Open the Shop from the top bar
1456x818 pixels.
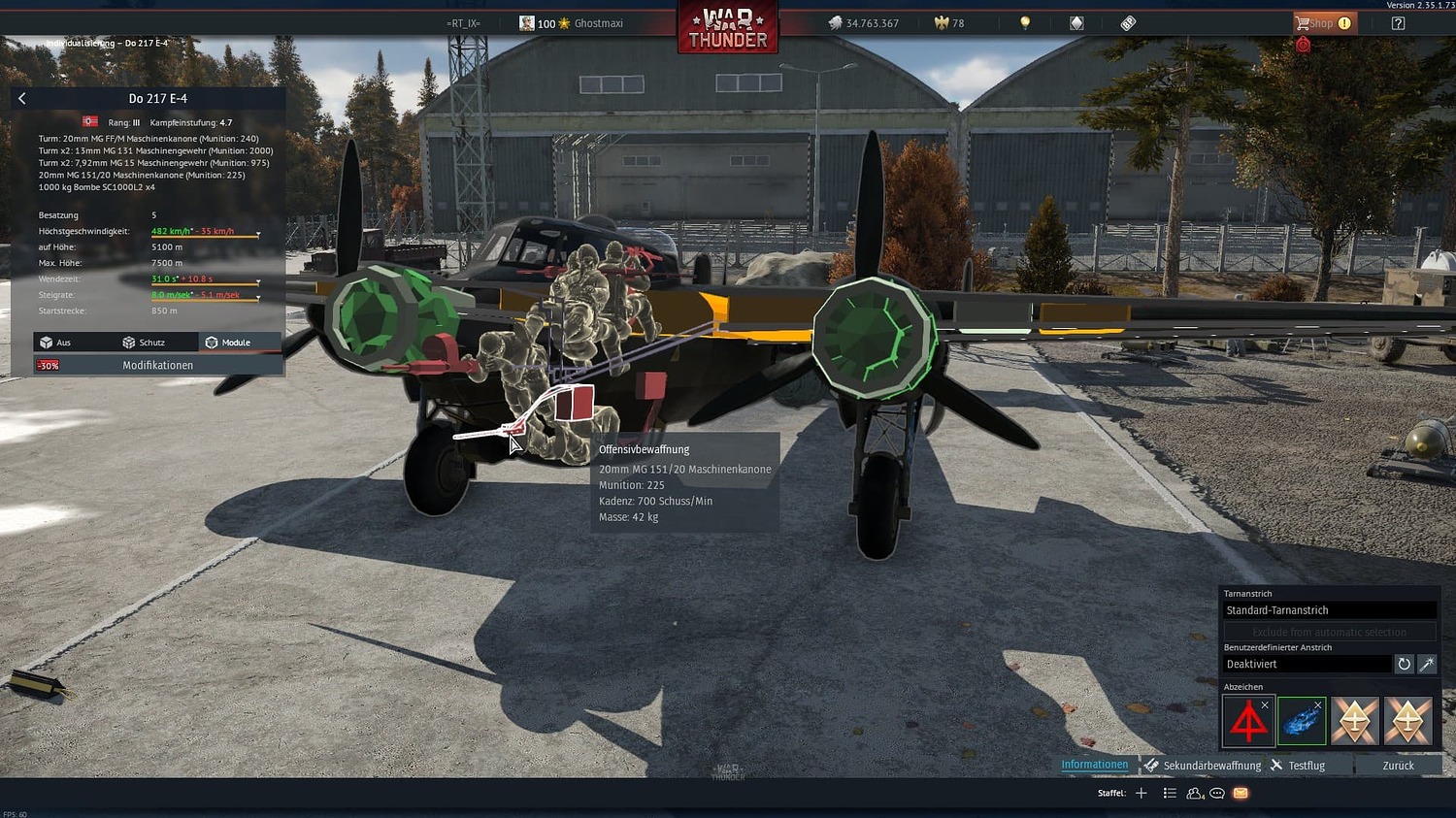[x=1322, y=21]
